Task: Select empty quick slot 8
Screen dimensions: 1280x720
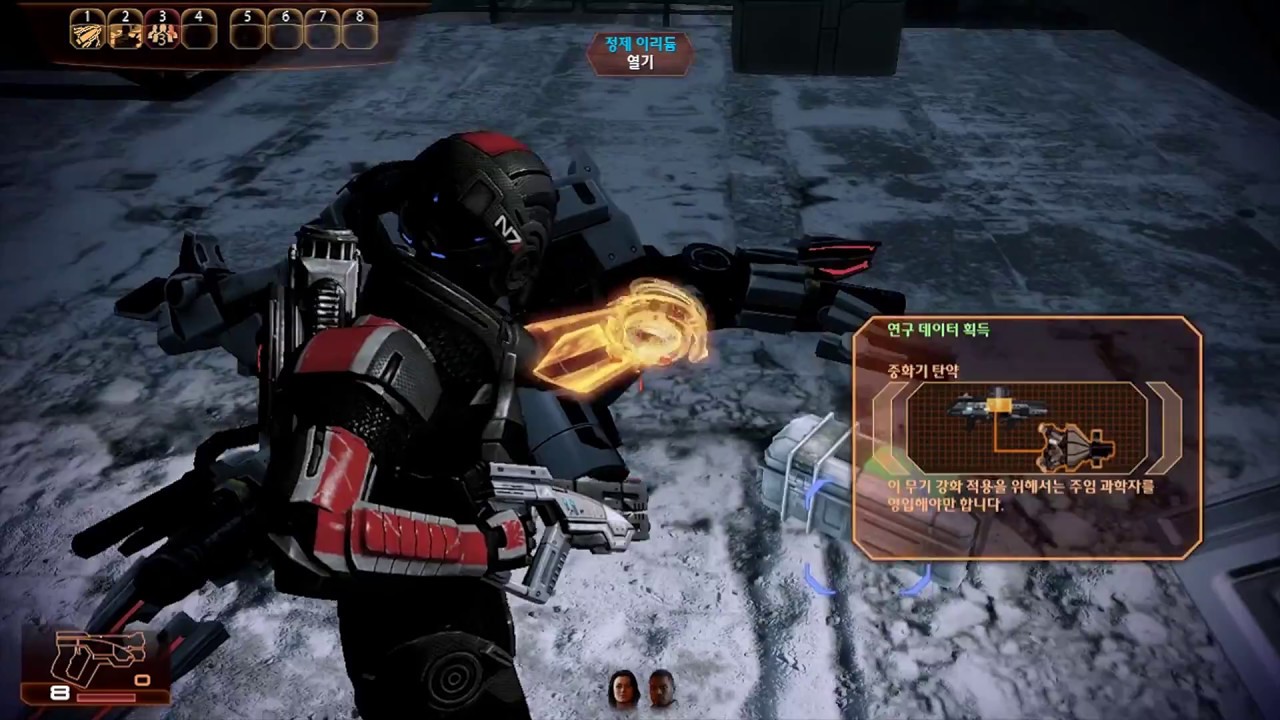Action: pyautogui.click(x=360, y=35)
